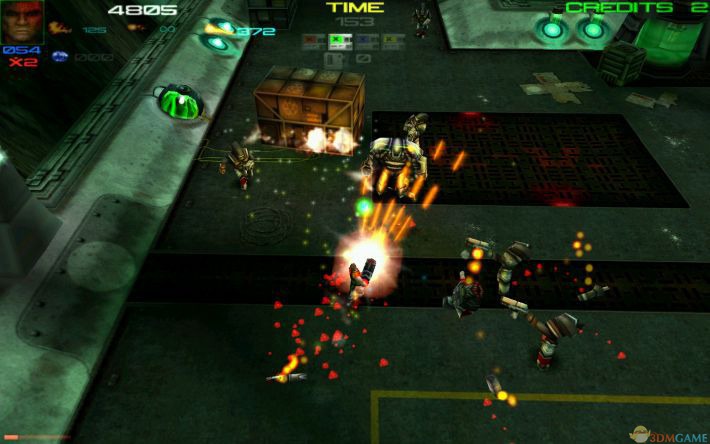This screenshot has width=710, height=444.
Task: Select the blue grenade icon under the portrait
Action: (x=58, y=56)
